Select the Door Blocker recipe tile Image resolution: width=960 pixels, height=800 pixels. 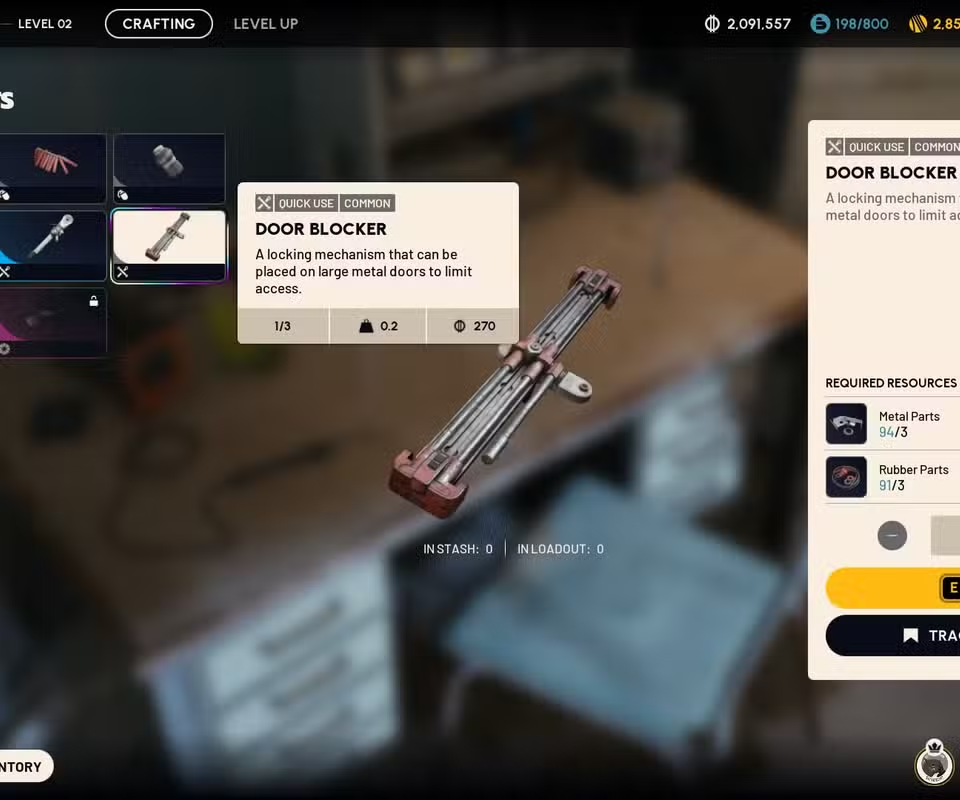coord(168,246)
